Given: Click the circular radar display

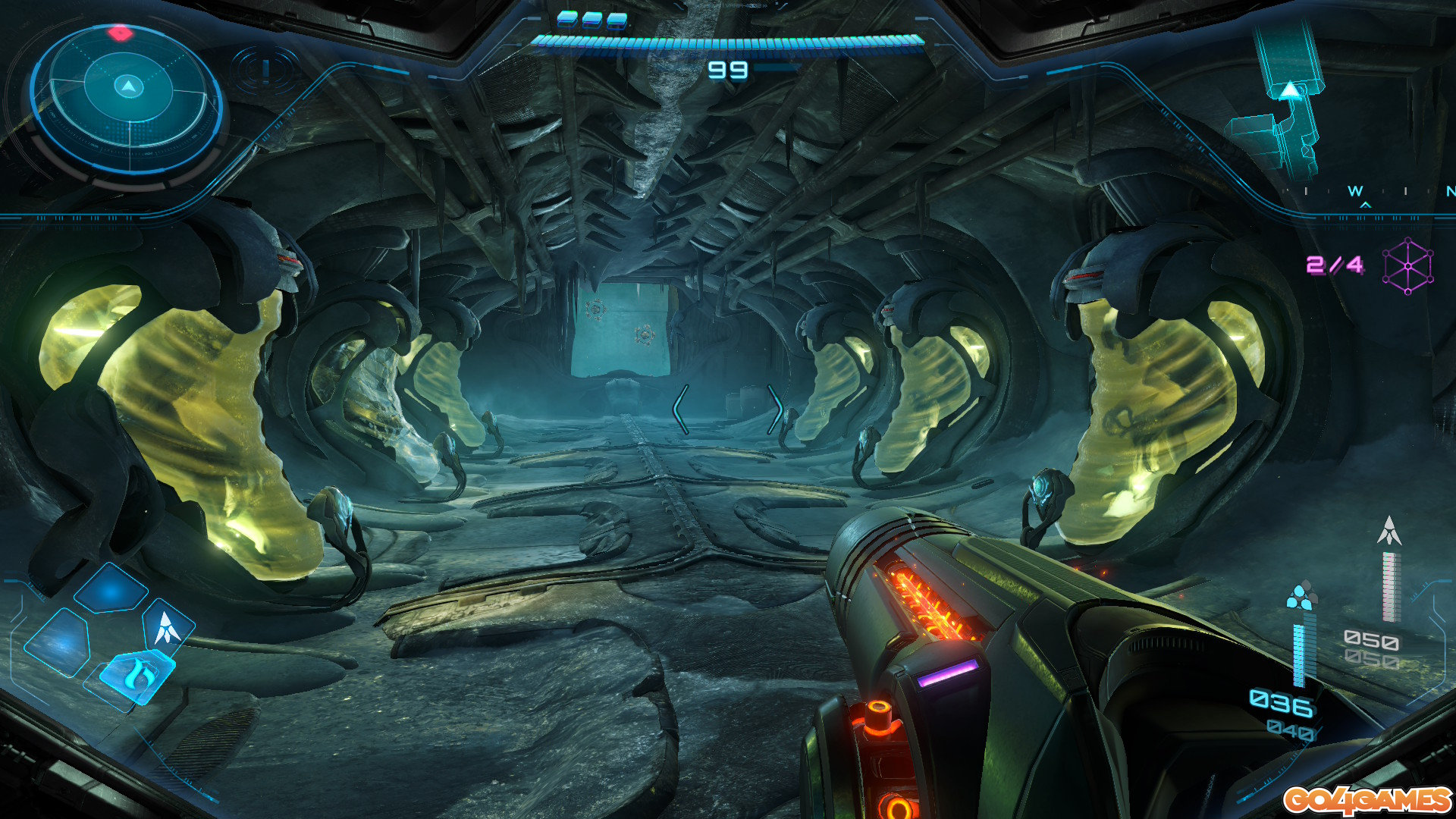Looking at the screenshot, I should [x=127, y=97].
